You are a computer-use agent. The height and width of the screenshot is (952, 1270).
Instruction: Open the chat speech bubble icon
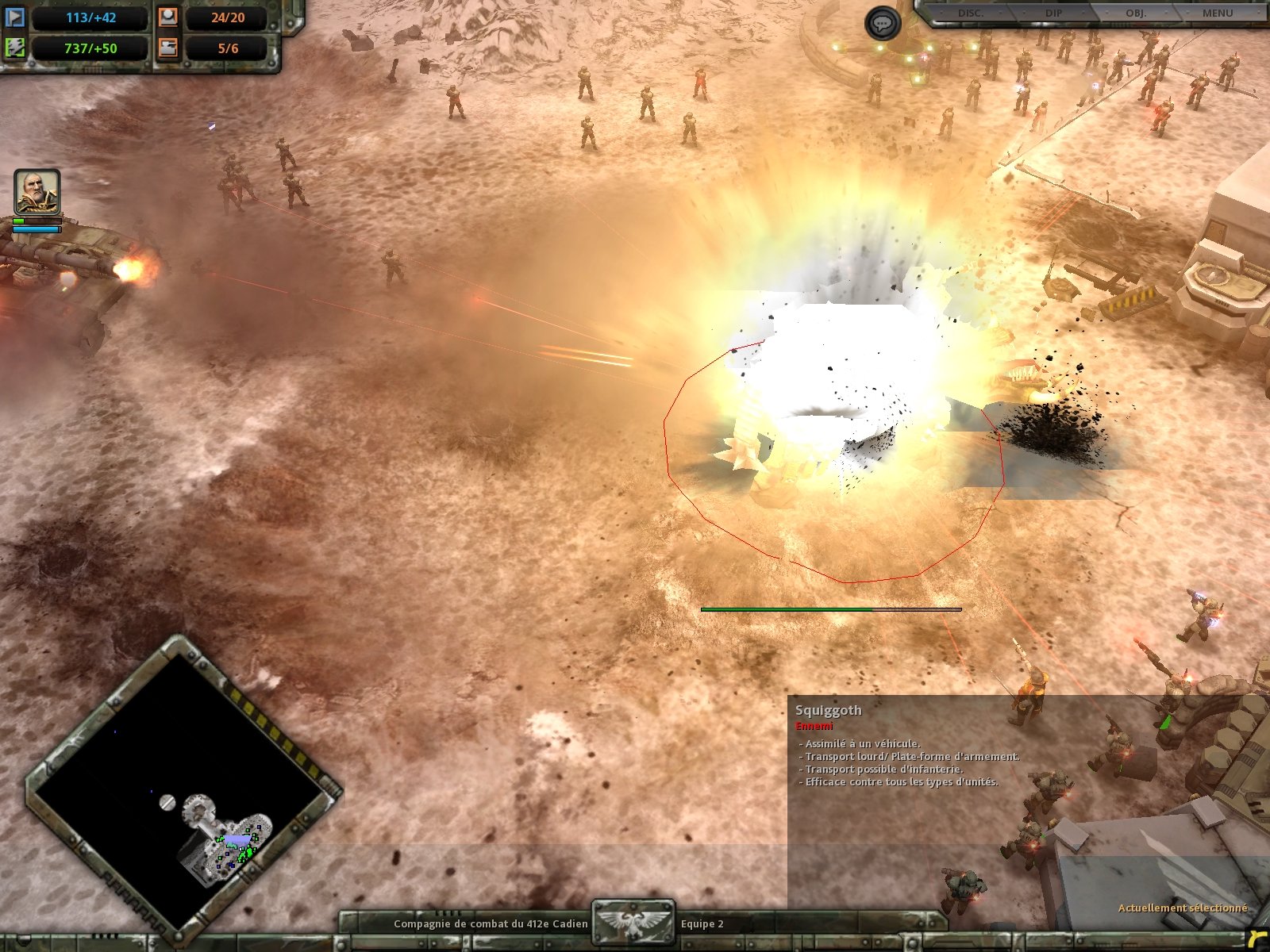coord(881,21)
